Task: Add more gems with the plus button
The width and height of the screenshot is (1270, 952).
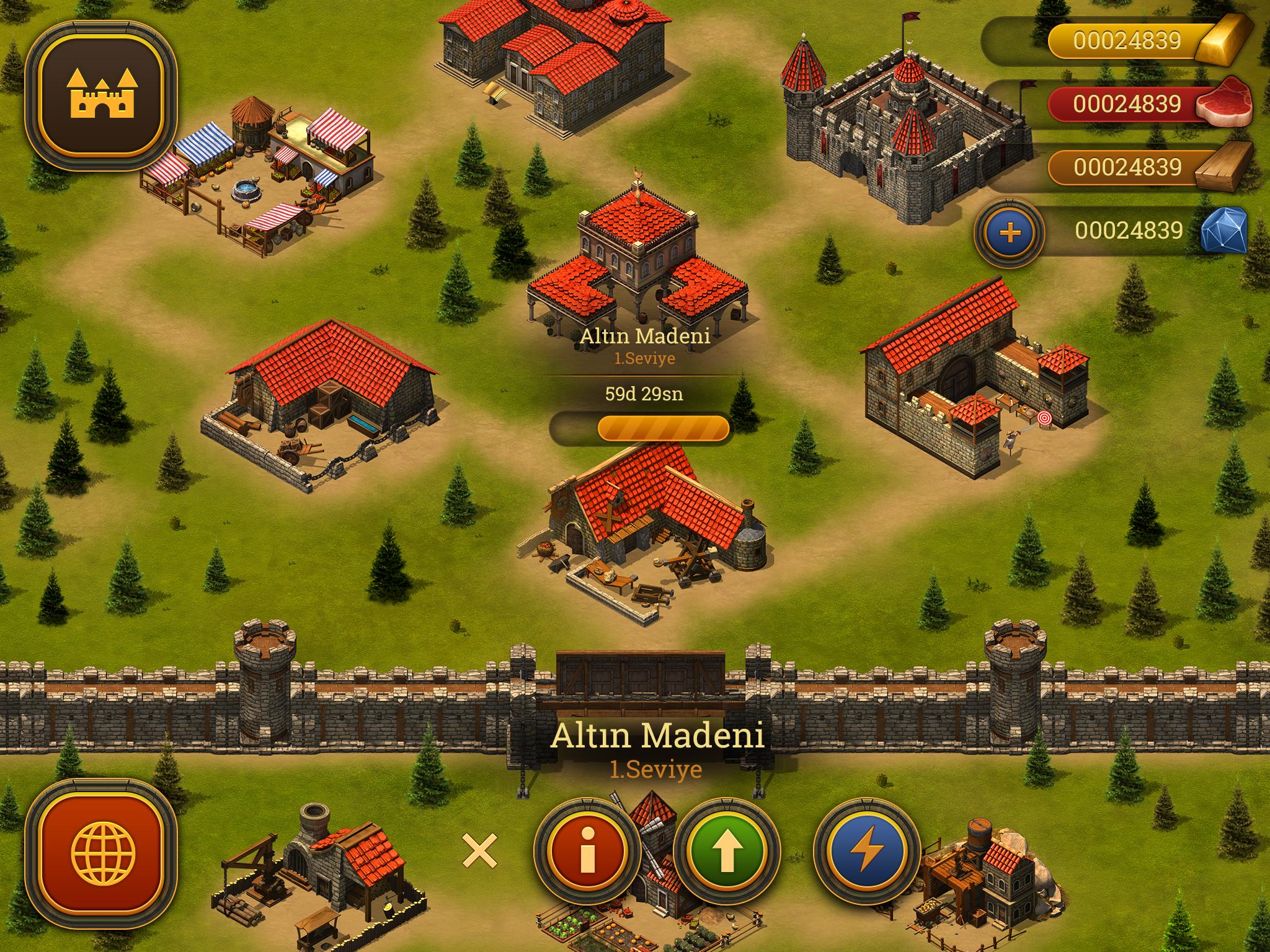Action: pos(1010,232)
